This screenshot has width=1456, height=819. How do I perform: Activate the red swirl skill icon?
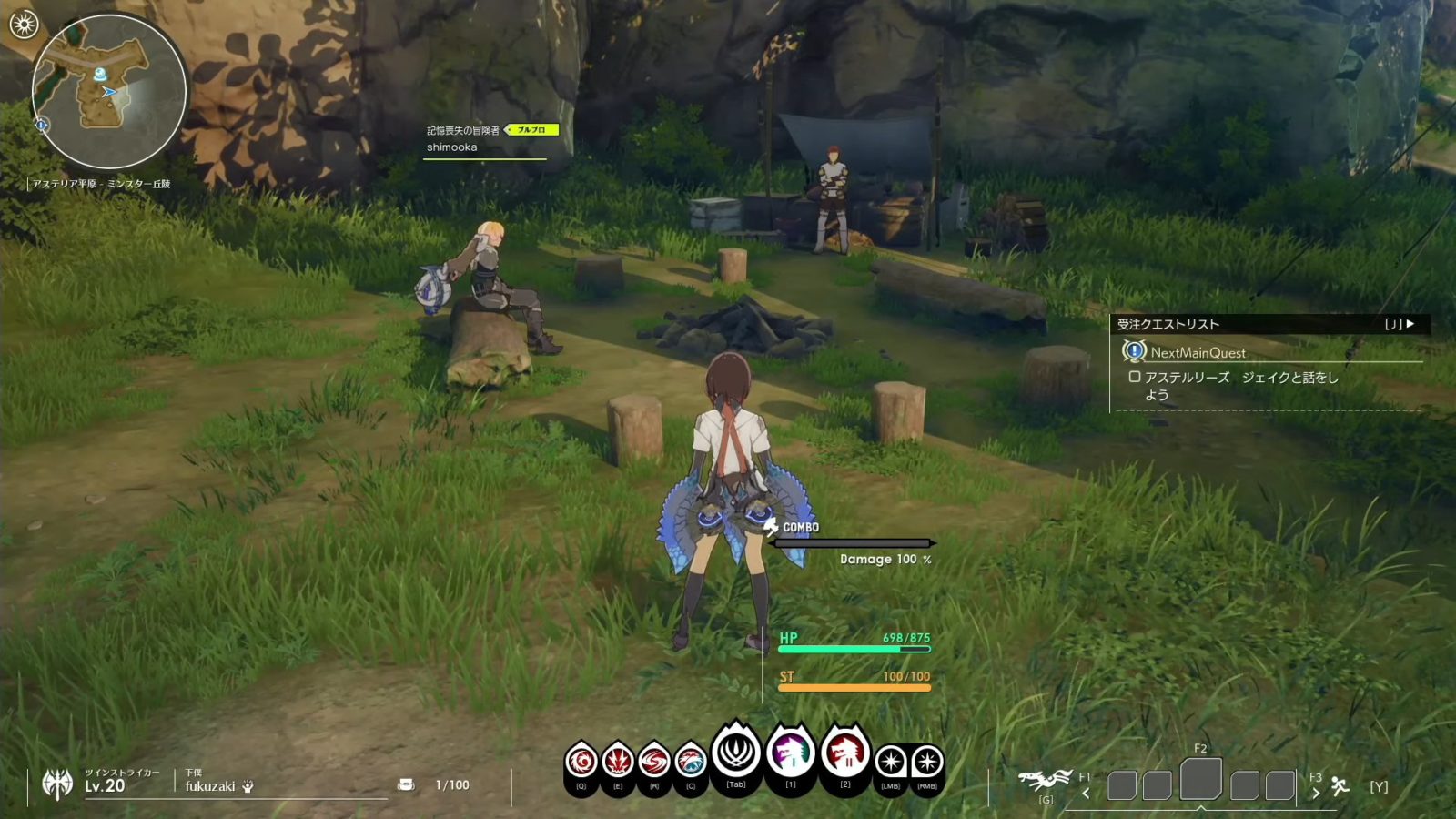581,761
